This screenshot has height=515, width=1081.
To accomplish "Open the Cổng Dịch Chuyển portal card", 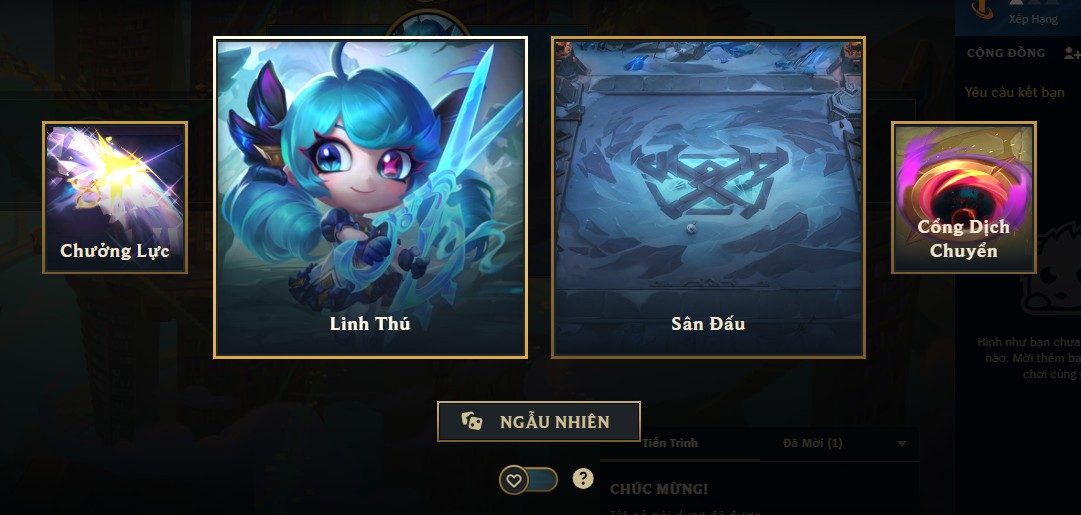I will pyautogui.click(x=963, y=198).
